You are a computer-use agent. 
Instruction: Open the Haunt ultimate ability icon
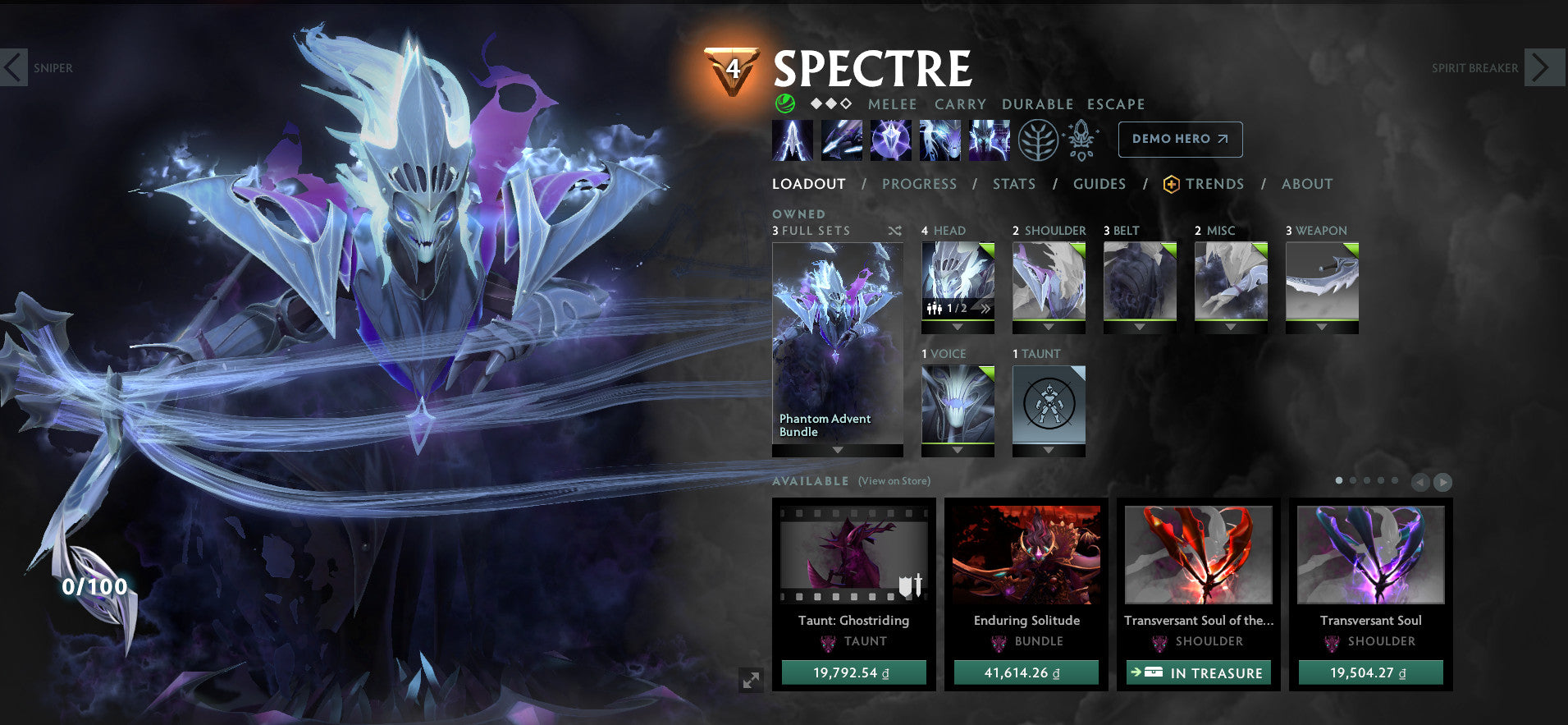click(989, 140)
